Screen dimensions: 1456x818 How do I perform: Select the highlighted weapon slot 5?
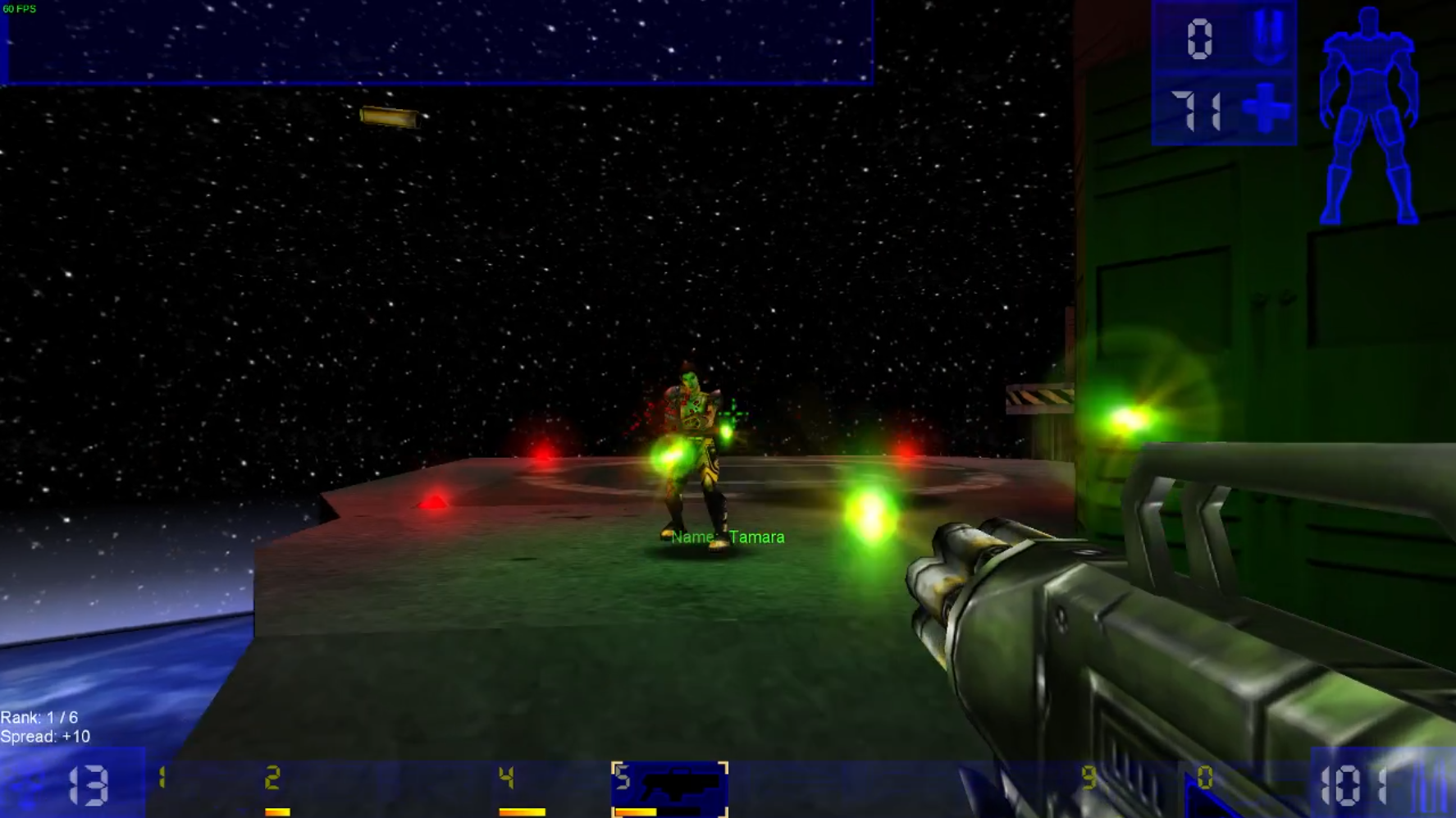tap(669, 788)
